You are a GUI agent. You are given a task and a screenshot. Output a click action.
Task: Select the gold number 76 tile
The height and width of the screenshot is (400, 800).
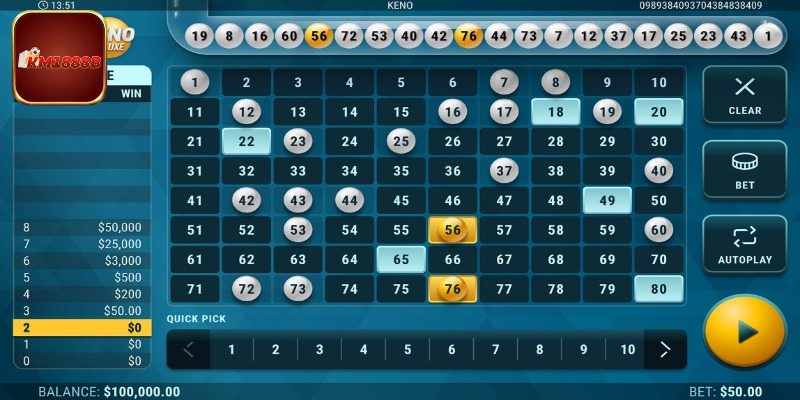coord(453,290)
